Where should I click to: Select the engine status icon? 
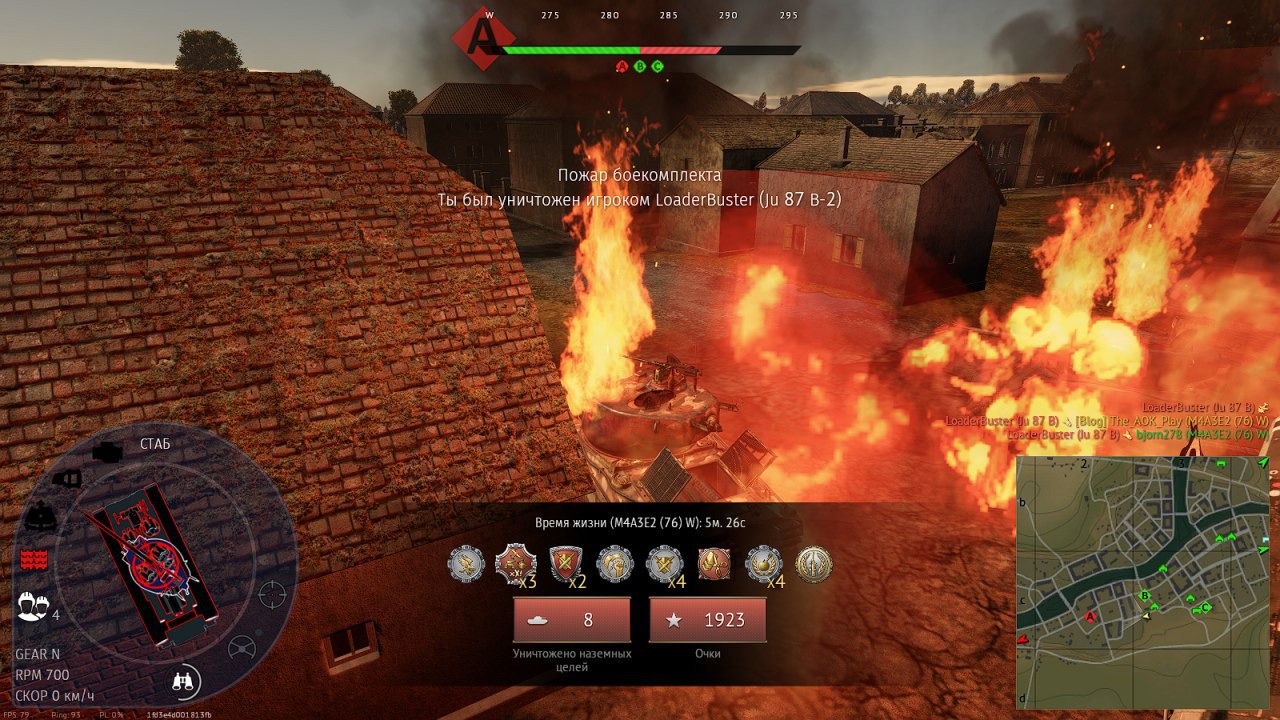pos(107,452)
